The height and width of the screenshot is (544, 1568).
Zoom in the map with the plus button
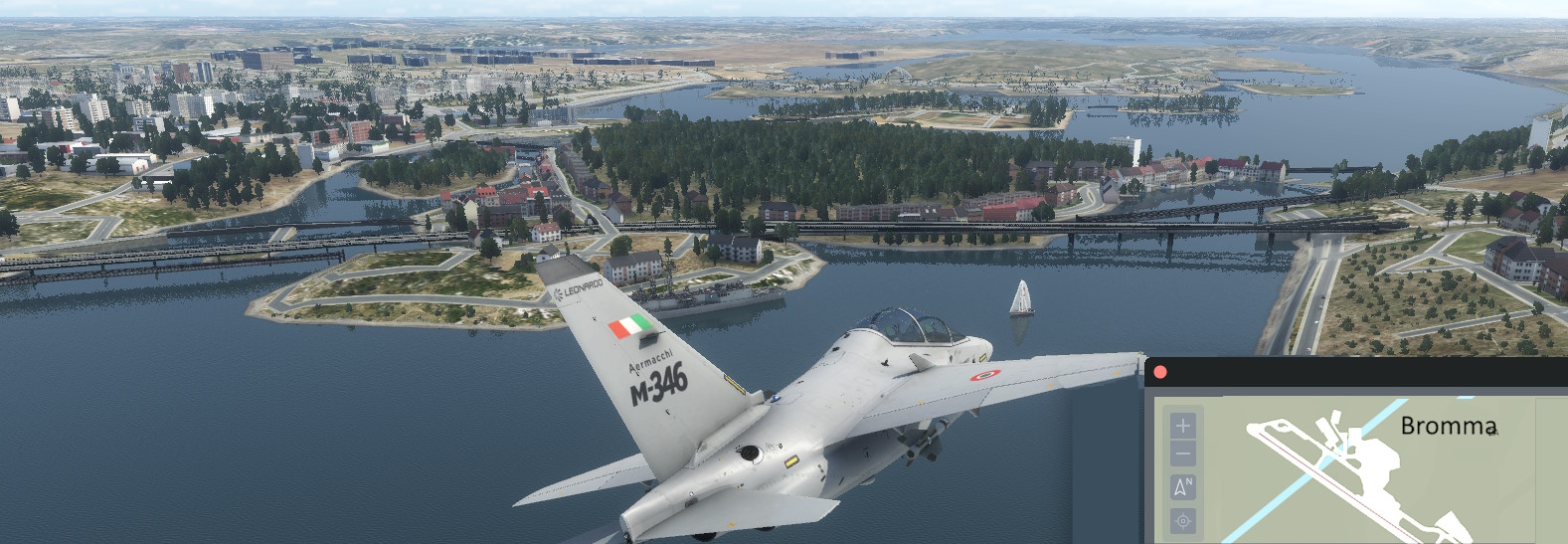point(1183,426)
